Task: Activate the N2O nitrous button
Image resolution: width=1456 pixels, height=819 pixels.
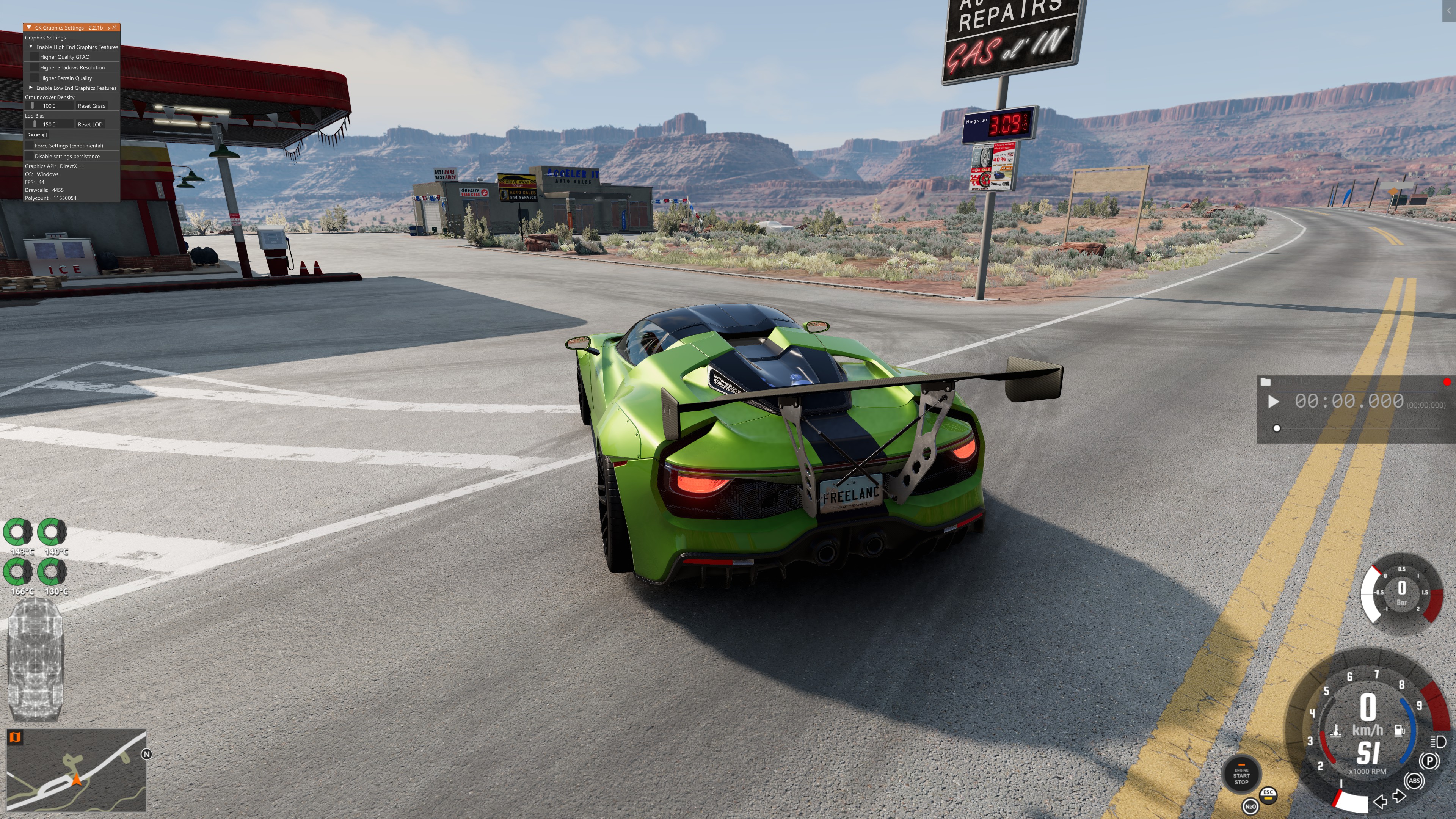Action: (1250, 806)
